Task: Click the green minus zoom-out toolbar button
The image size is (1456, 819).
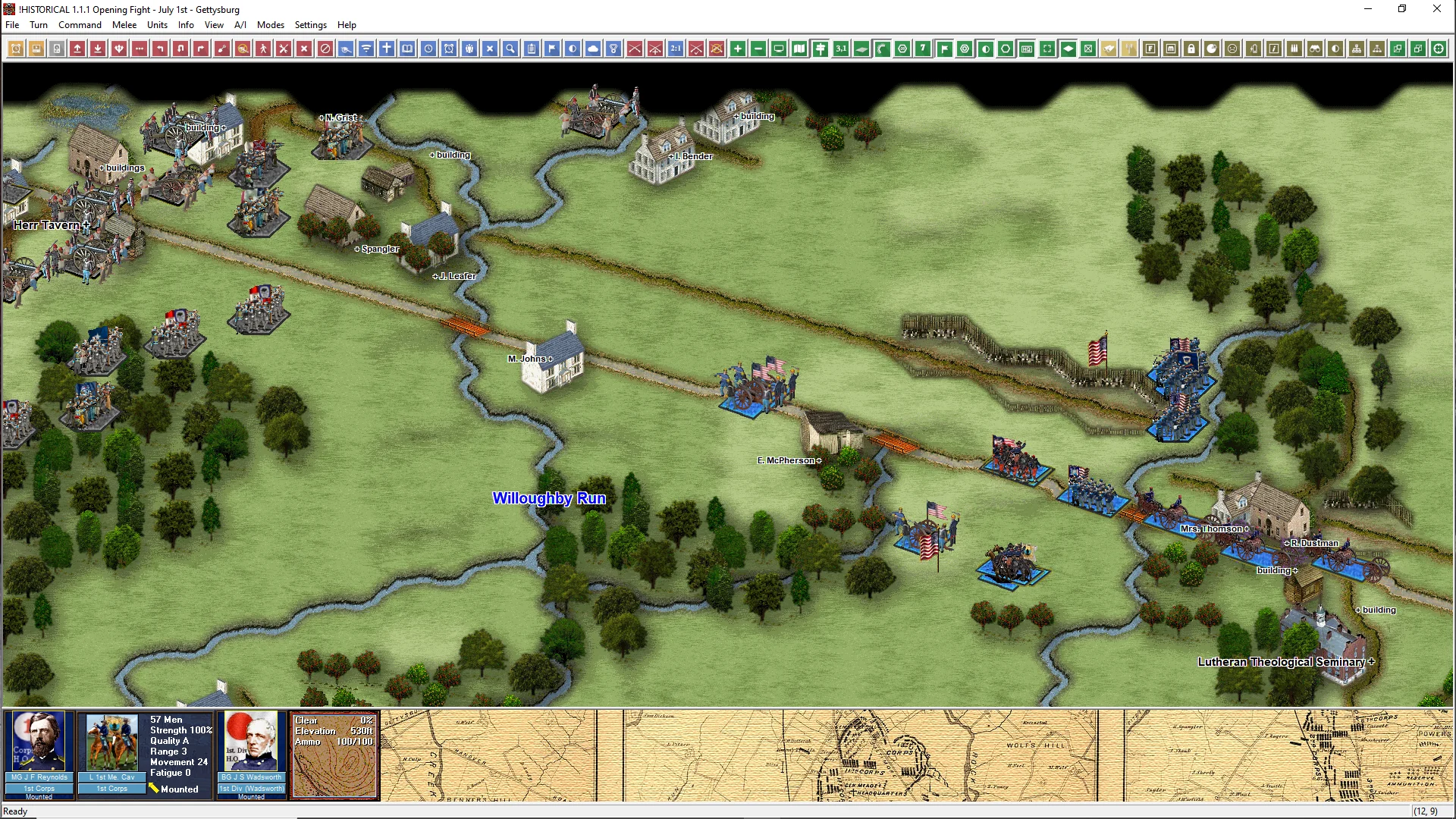Action: 758,49
